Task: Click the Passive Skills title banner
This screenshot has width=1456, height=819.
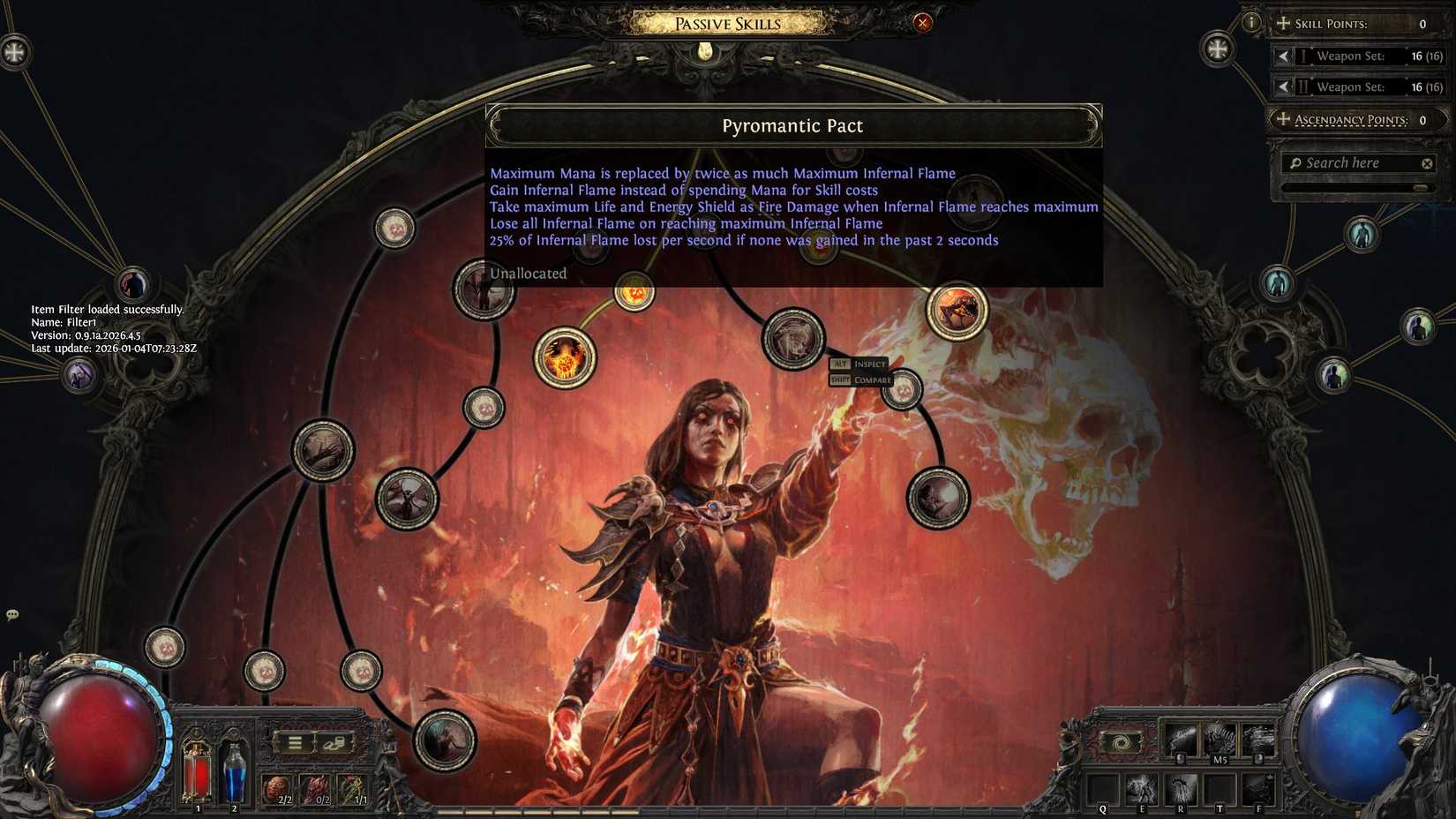Action: pos(726,23)
